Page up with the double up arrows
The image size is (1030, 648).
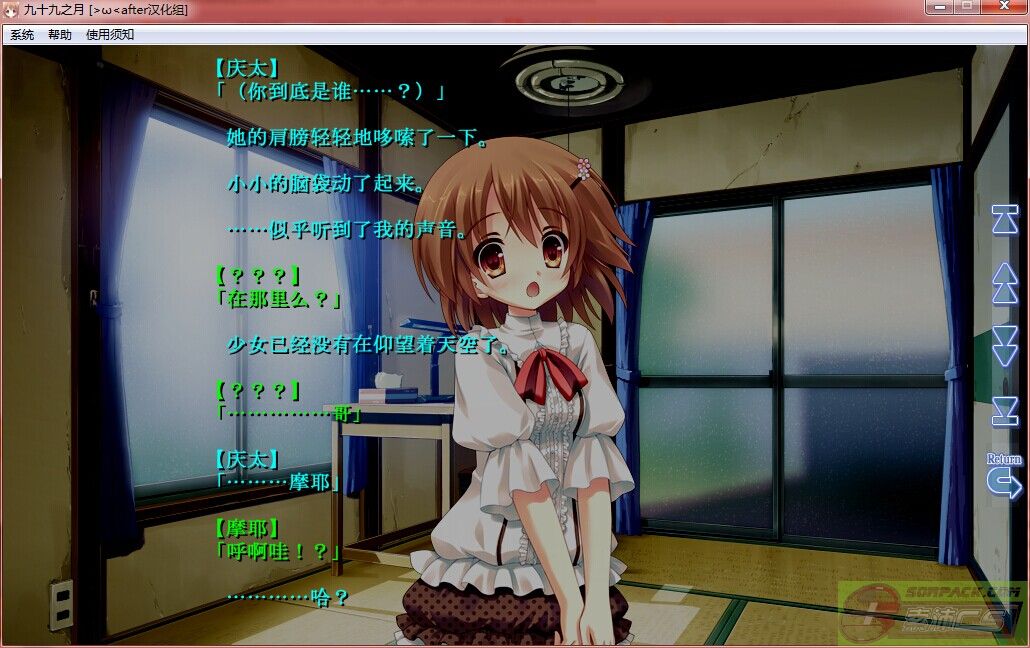click(x=1004, y=284)
